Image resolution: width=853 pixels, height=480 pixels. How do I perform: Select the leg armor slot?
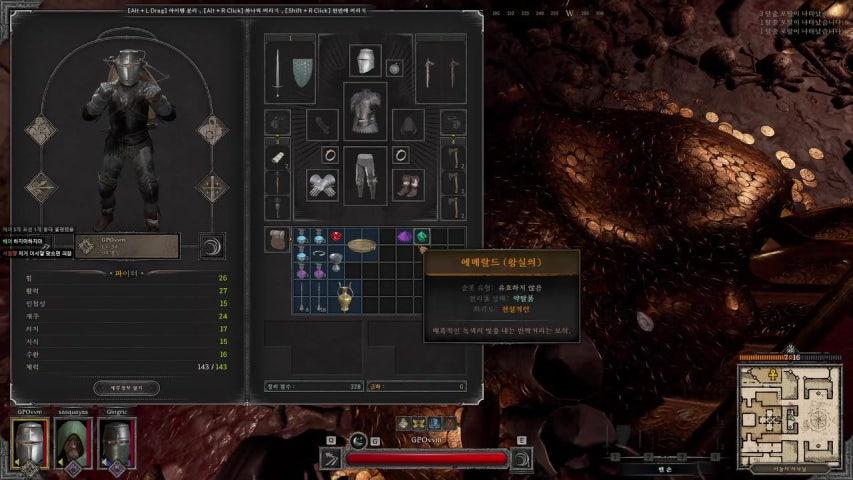click(x=365, y=176)
